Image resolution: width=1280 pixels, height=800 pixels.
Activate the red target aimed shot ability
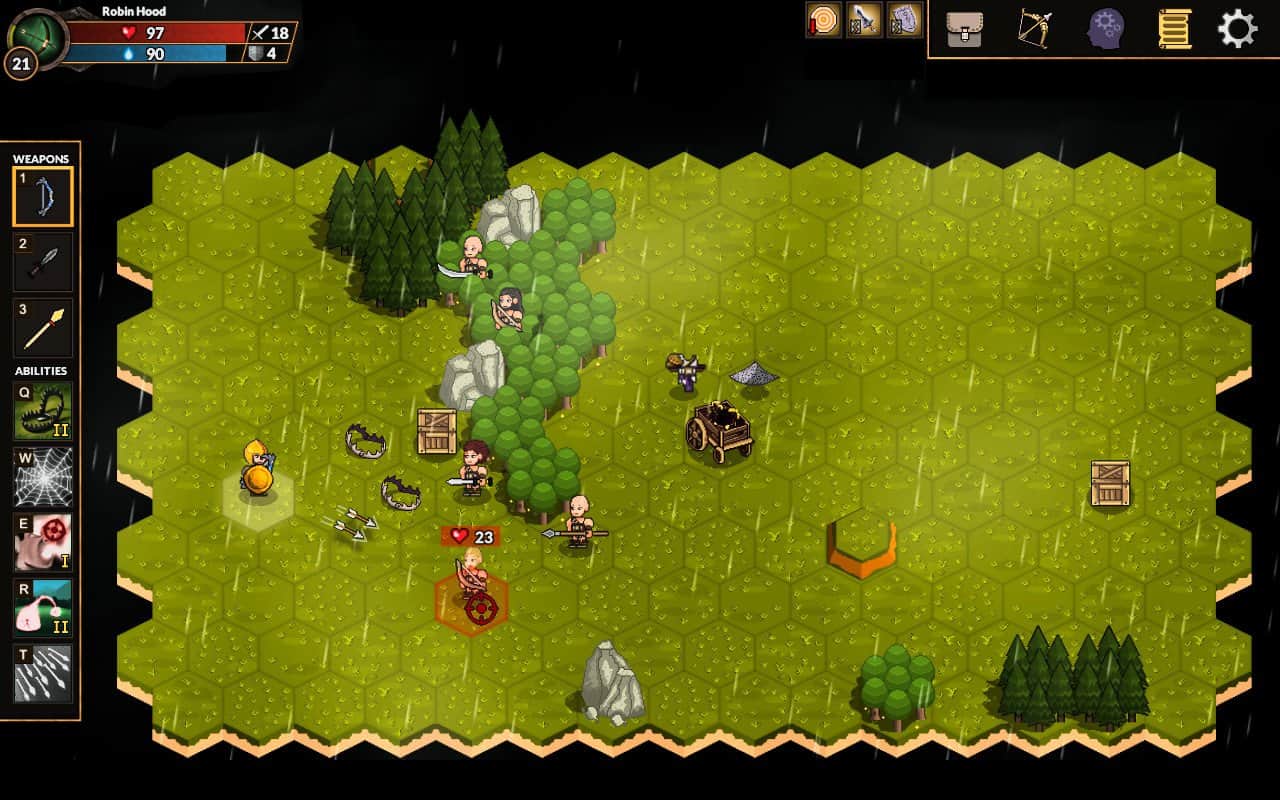43,542
